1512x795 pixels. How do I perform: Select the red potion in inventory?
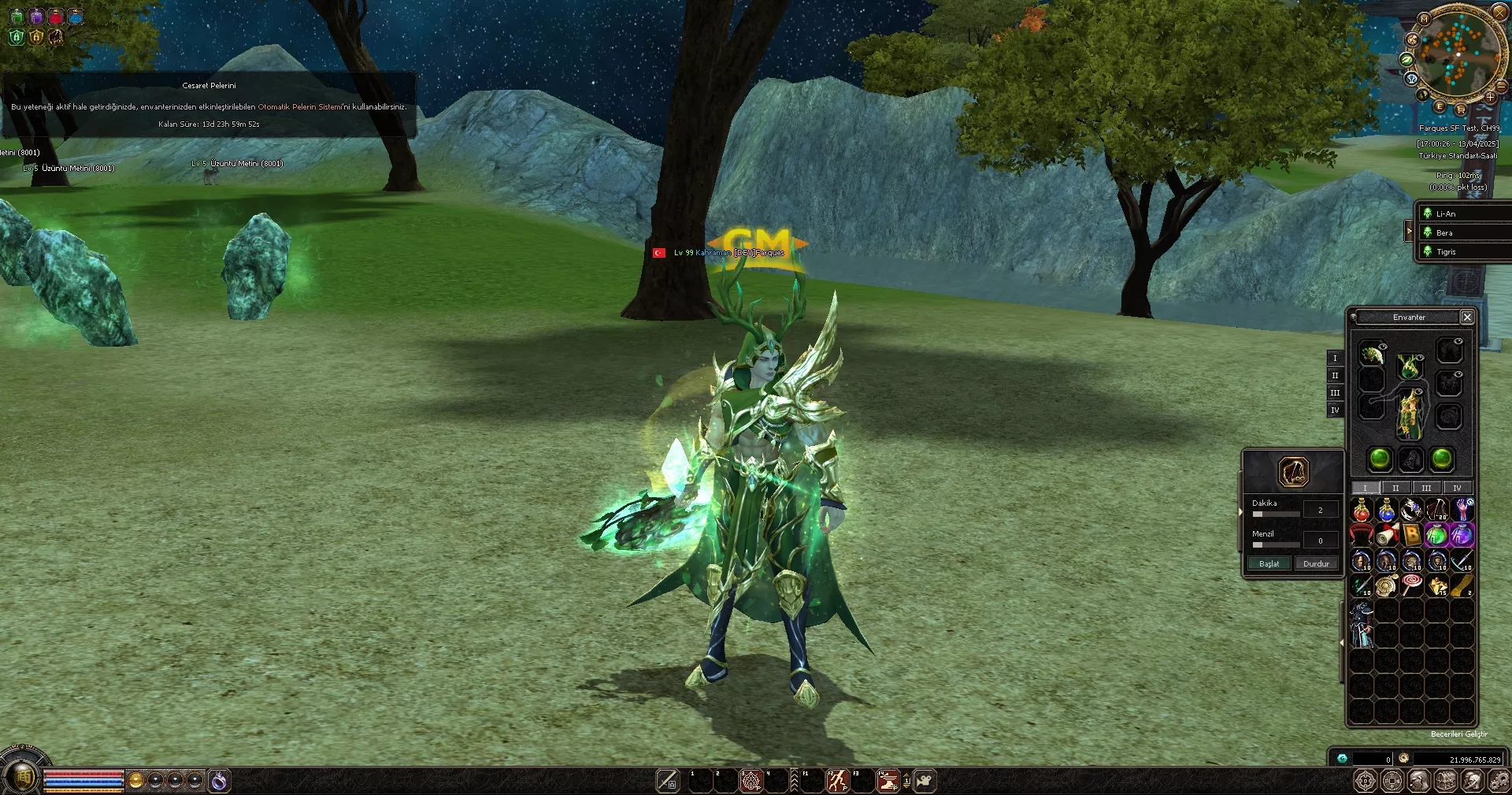[x=1362, y=511]
